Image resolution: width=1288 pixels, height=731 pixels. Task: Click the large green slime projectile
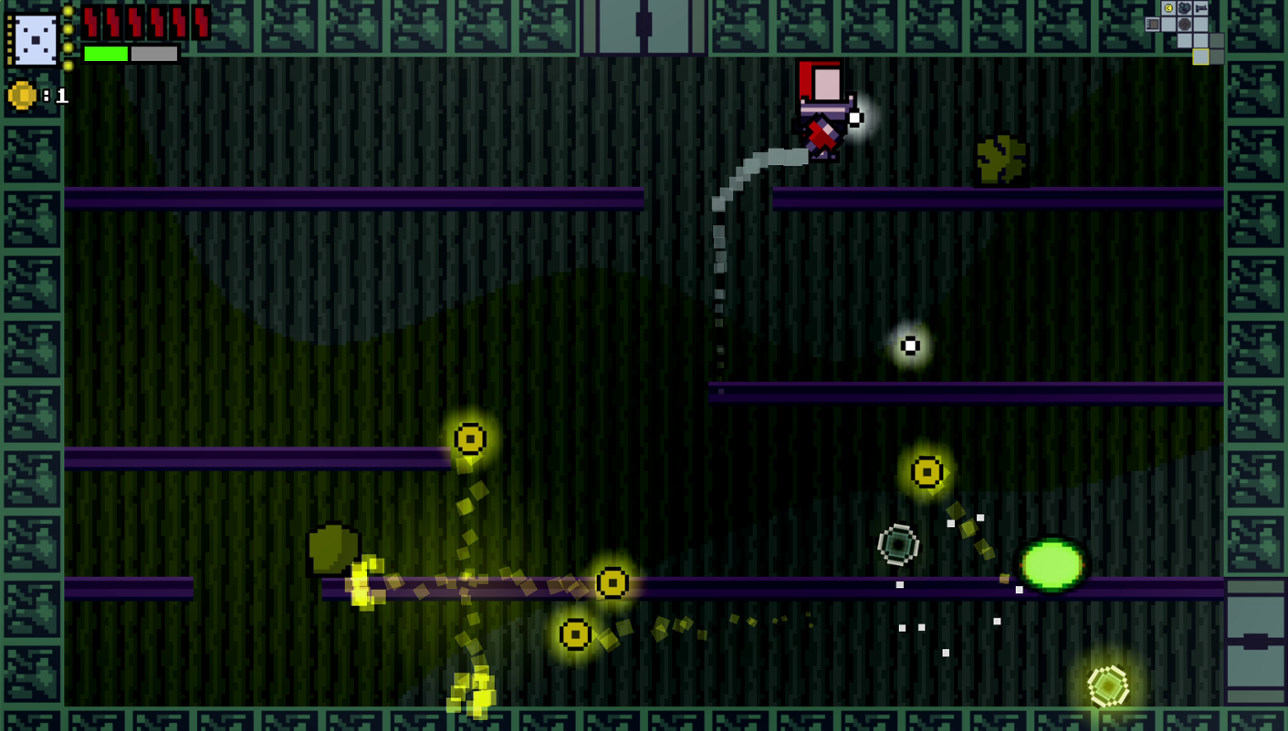(1052, 566)
